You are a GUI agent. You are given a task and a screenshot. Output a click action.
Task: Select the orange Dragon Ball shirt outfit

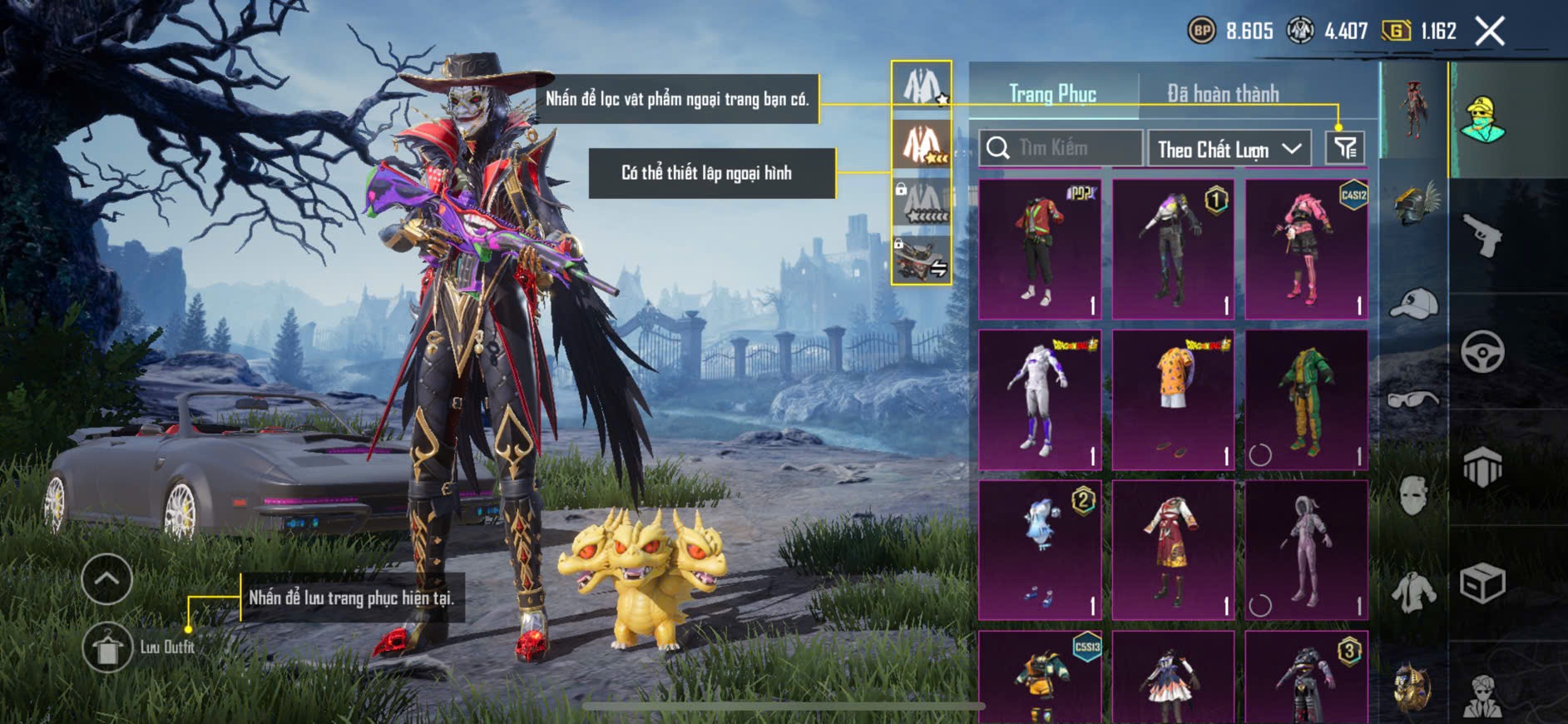[x=1173, y=399]
